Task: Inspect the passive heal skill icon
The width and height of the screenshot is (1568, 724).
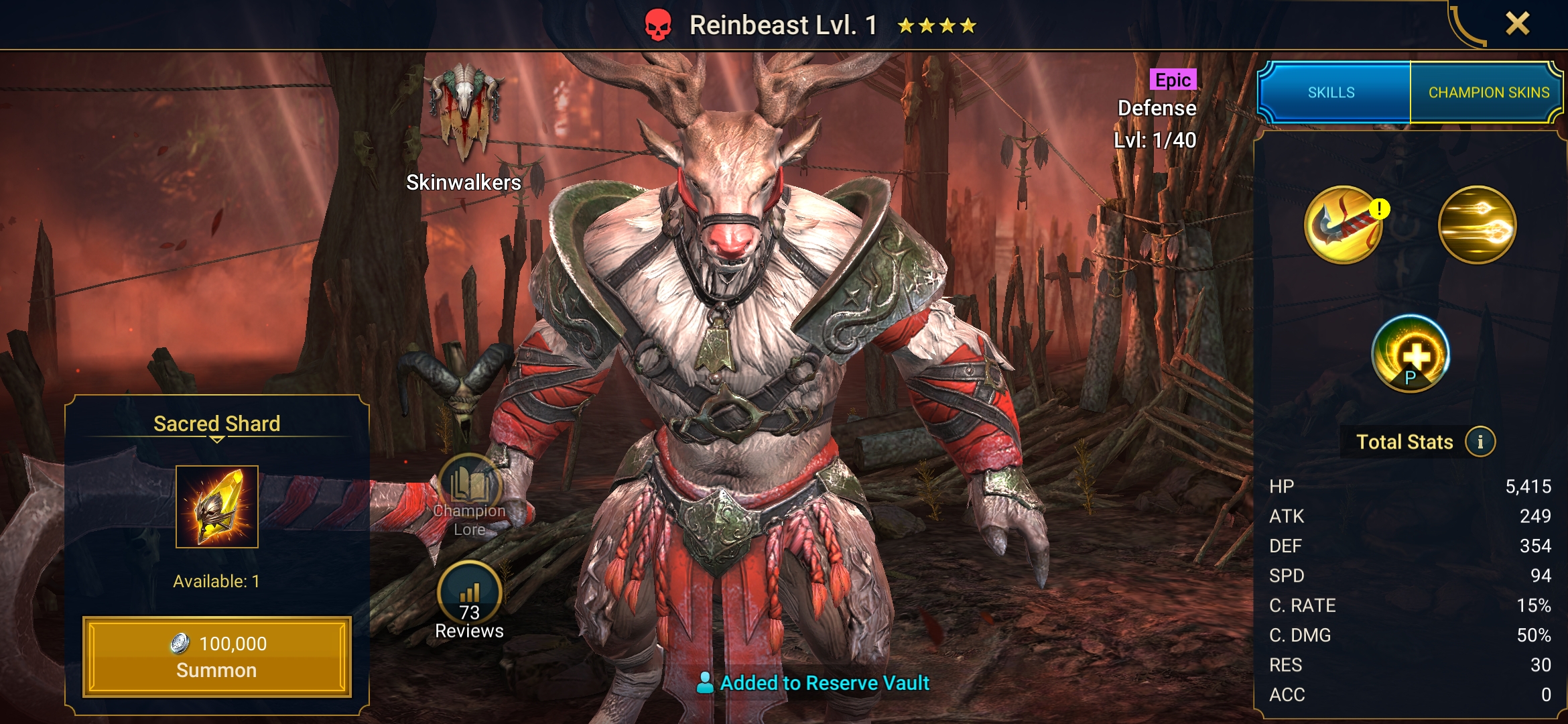Action: 1410,354
